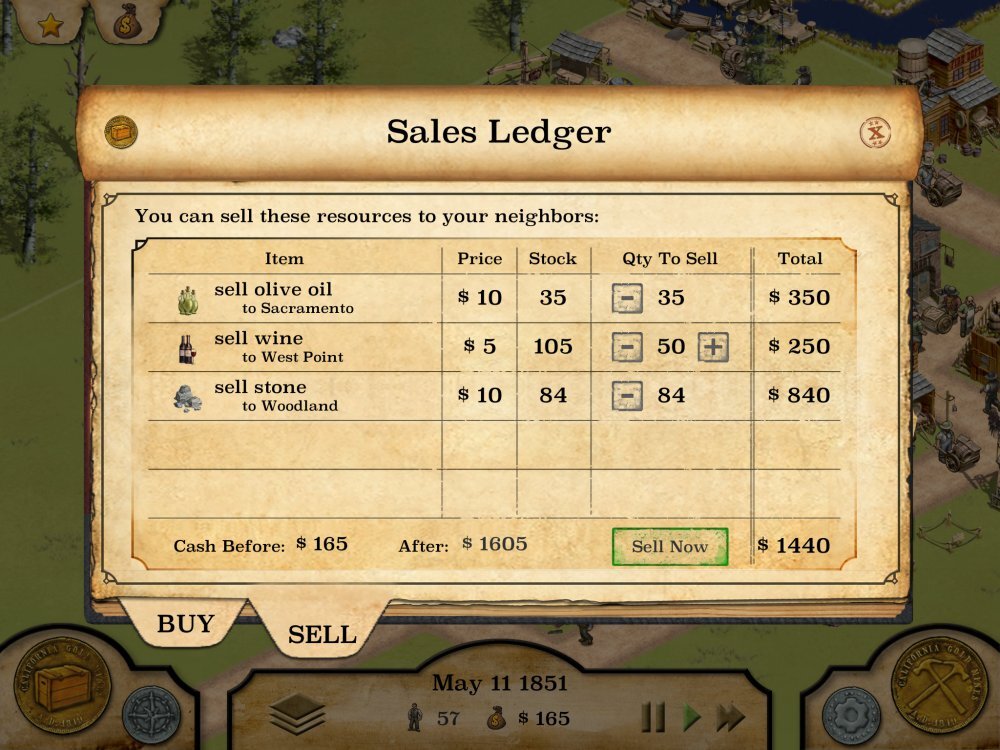Click the compass button

(x=152, y=714)
